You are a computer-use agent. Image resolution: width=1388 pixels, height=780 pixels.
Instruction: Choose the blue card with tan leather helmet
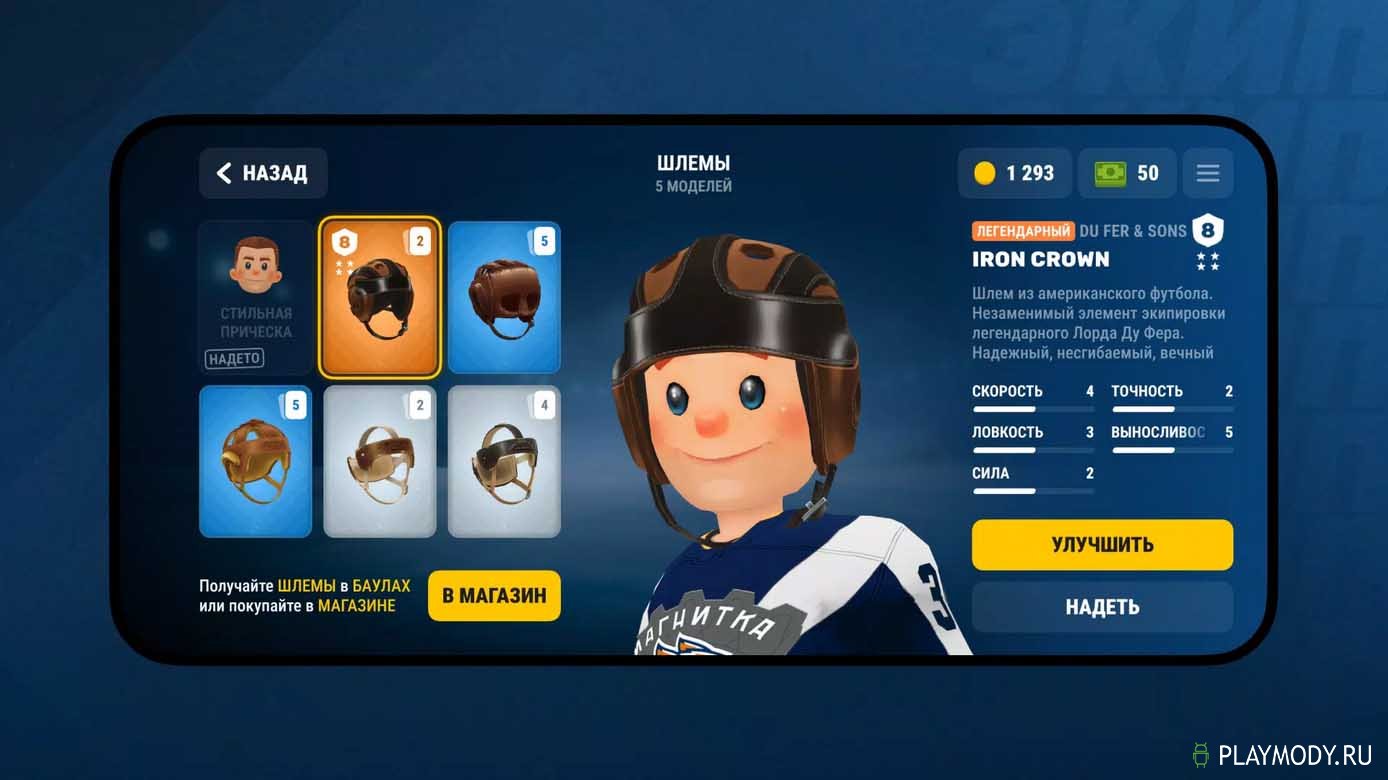pos(256,461)
